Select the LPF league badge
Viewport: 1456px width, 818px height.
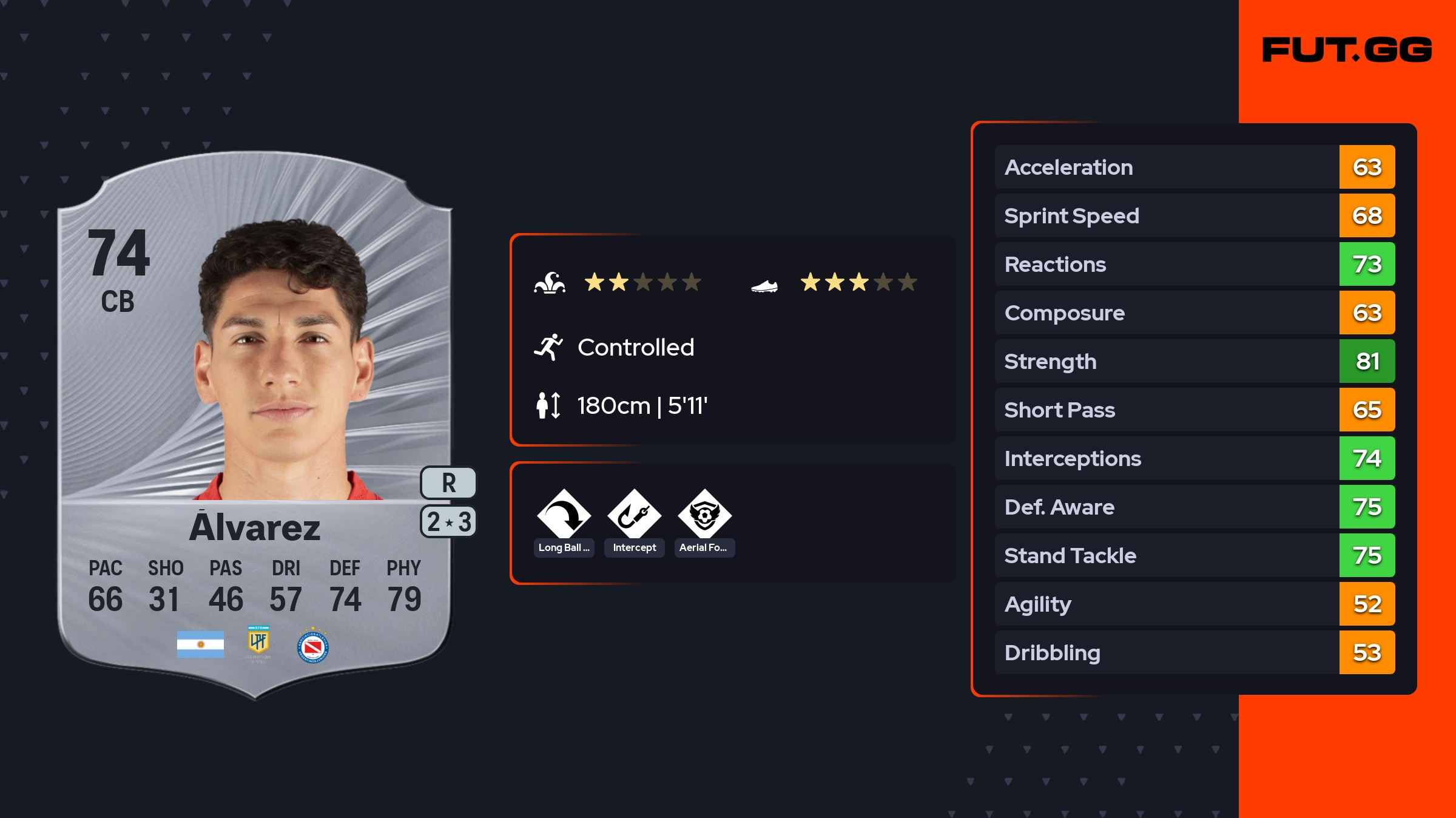point(258,643)
